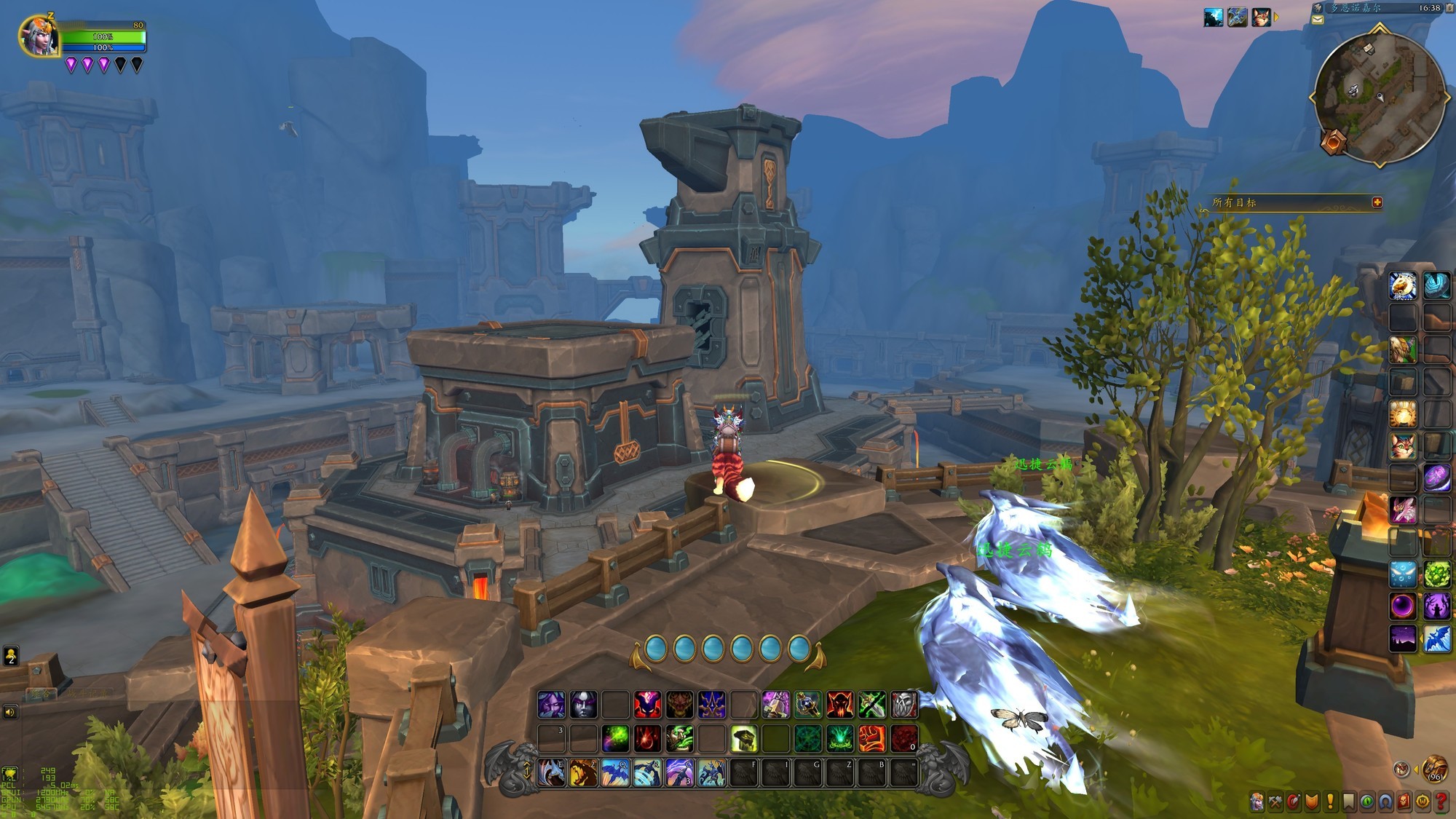Click the cat buff icon near the minimap
1456x819 pixels.
1261,17
